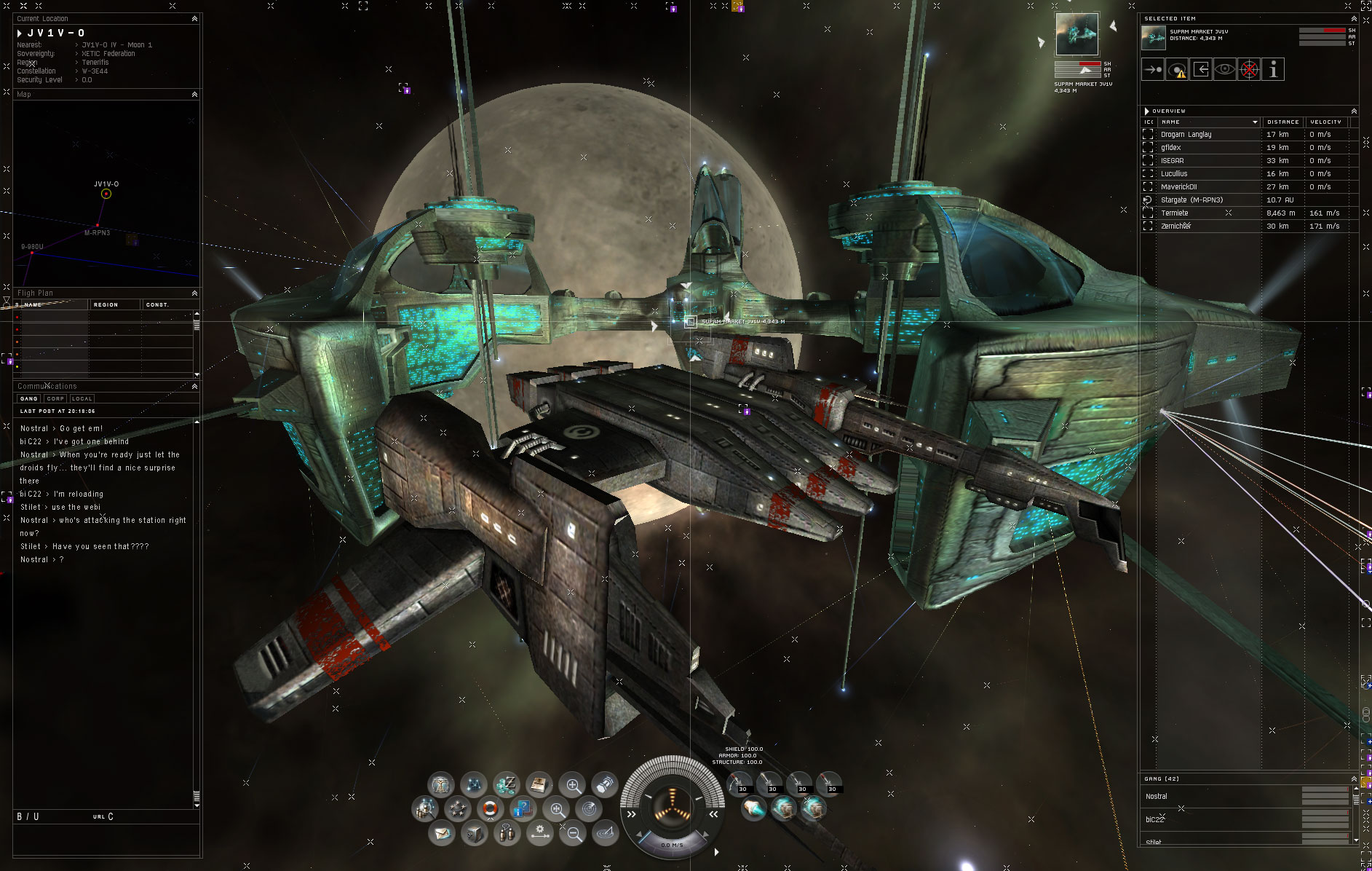Click the red crossed target lock button
This screenshot has height=871, width=1372.
[x=1249, y=70]
